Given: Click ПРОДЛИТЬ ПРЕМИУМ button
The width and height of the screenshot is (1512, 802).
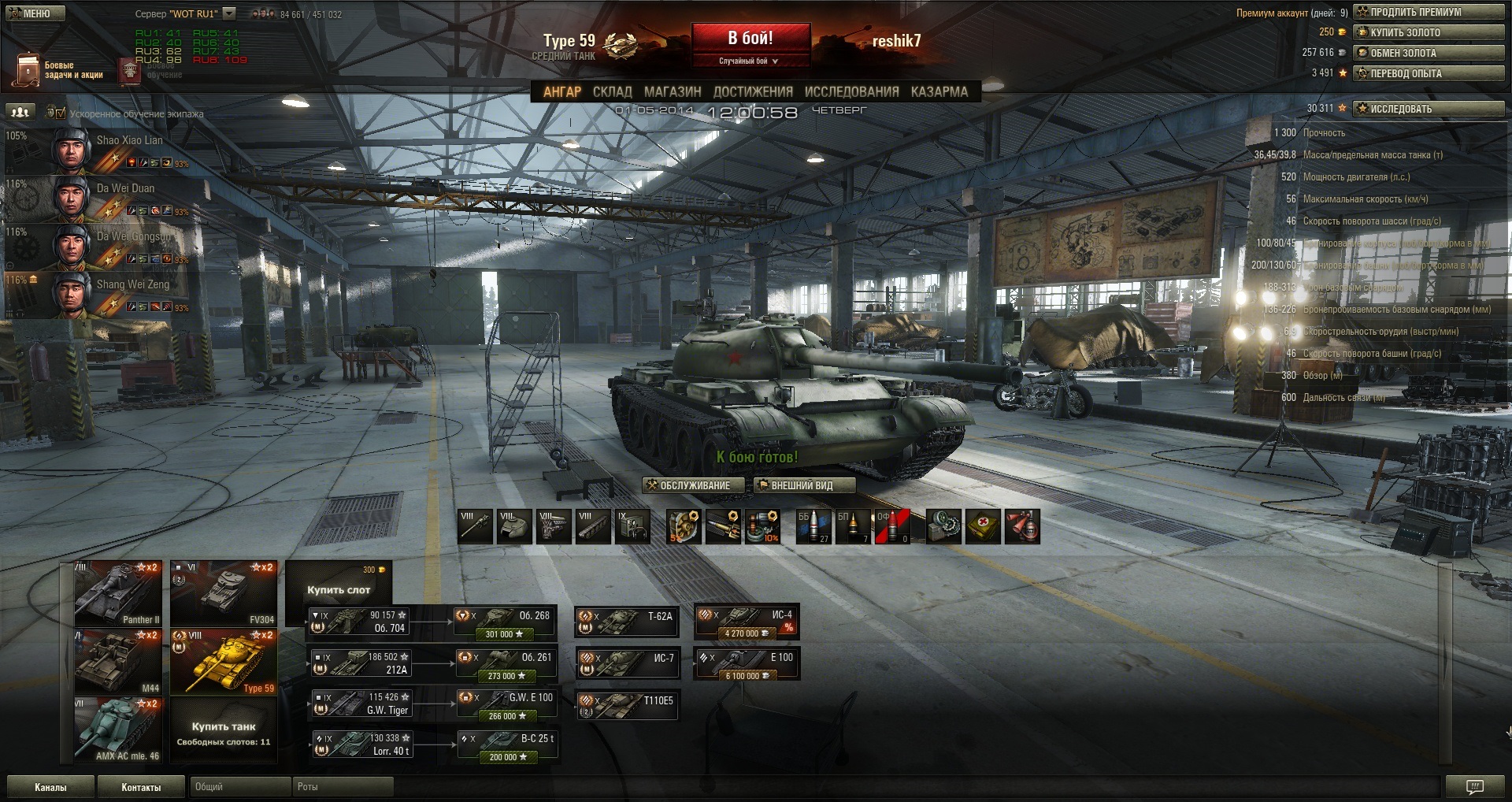Looking at the screenshot, I should (1428, 12).
